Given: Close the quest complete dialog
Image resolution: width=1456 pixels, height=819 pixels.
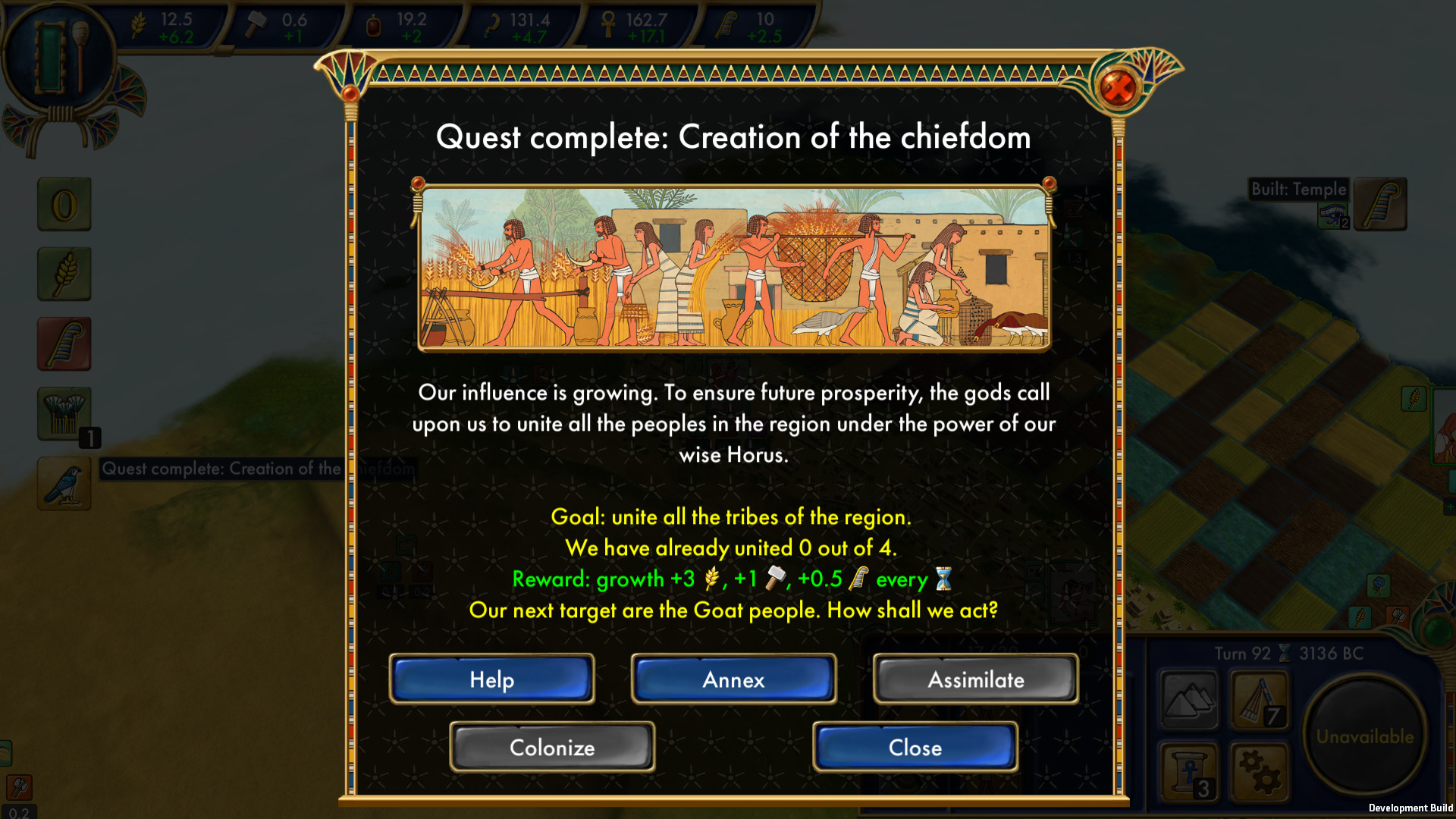Looking at the screenshot, I should click(915, 747).
